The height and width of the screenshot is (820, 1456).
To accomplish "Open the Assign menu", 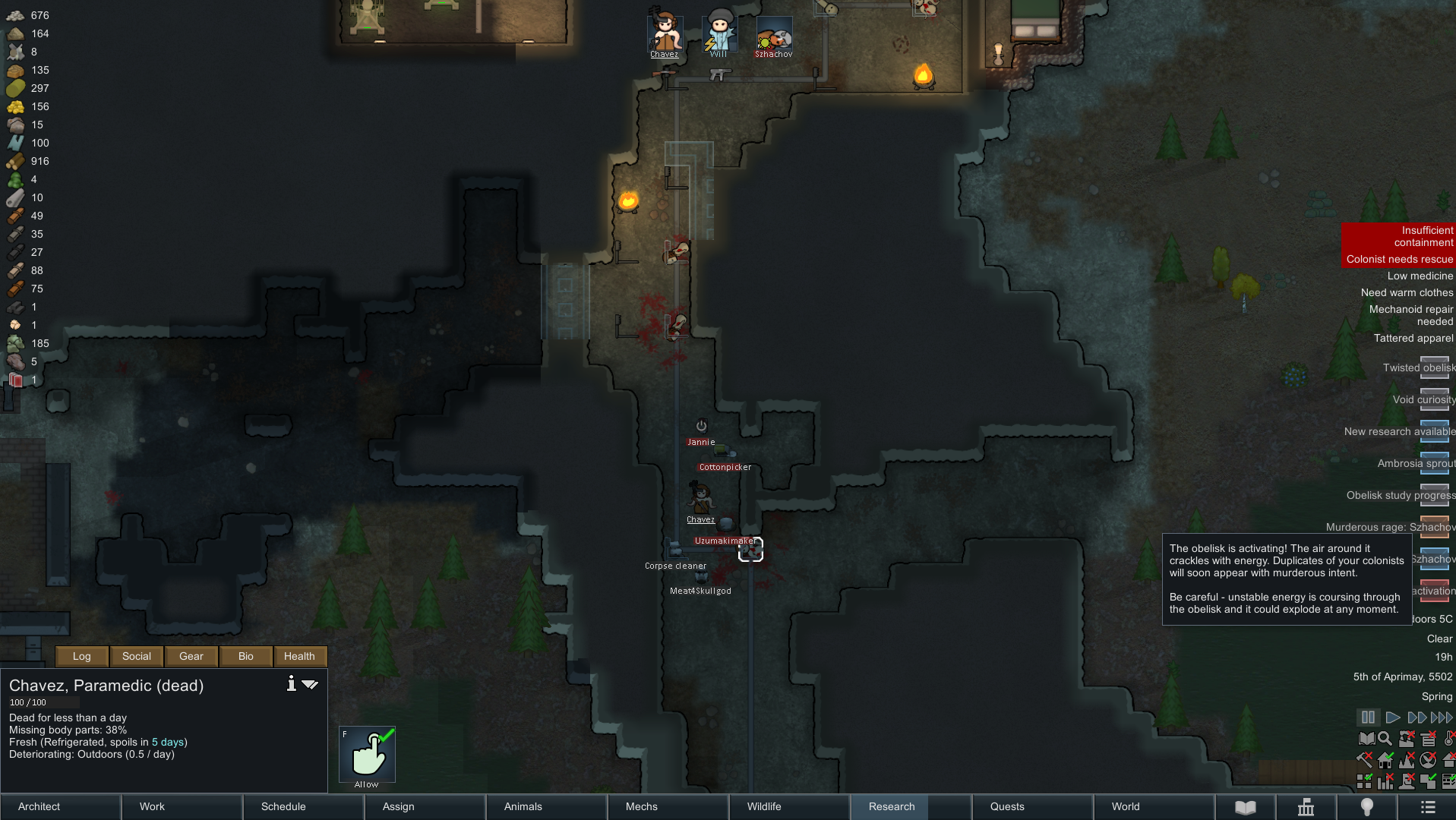I will 399,806.
